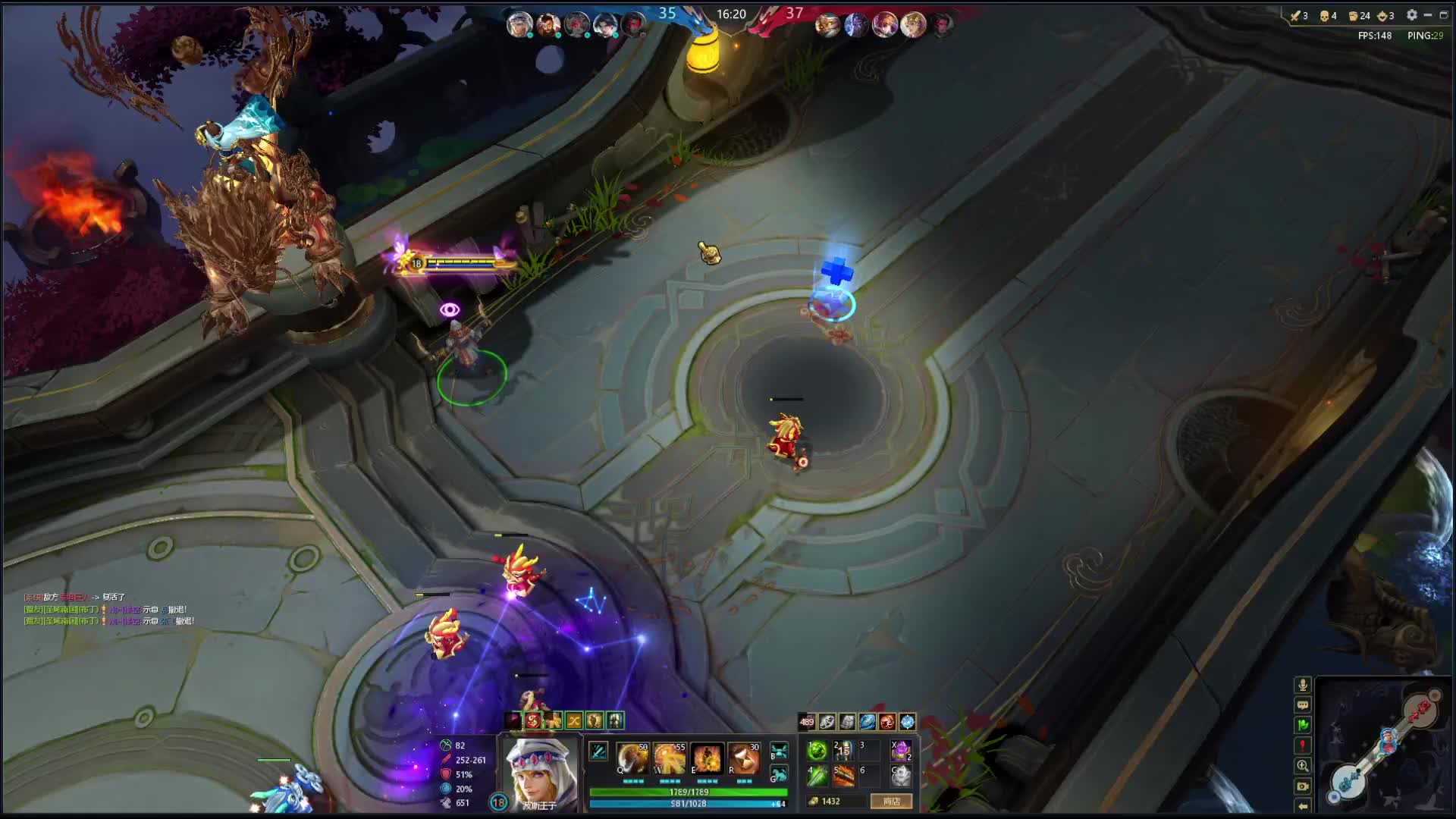The height and width of the screenshot is (819, 1456).
Task: Cast the W golden swirl ability
Action: (x=669, y=758)
